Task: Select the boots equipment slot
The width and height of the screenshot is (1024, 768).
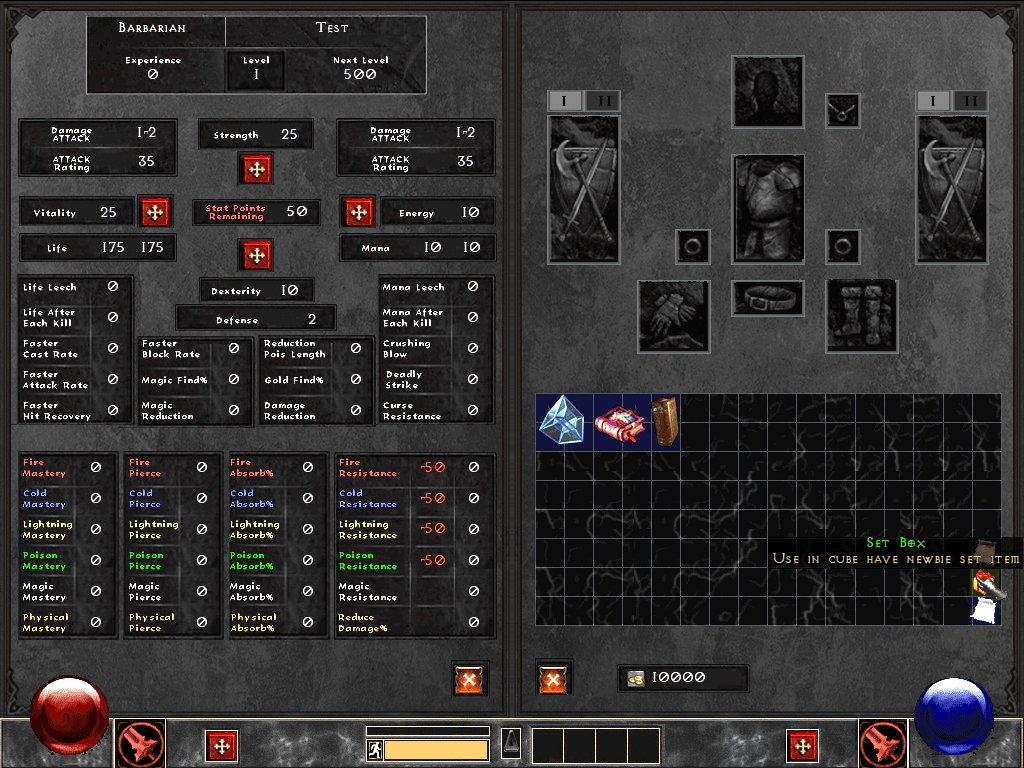Action: [x=861, y=315]
